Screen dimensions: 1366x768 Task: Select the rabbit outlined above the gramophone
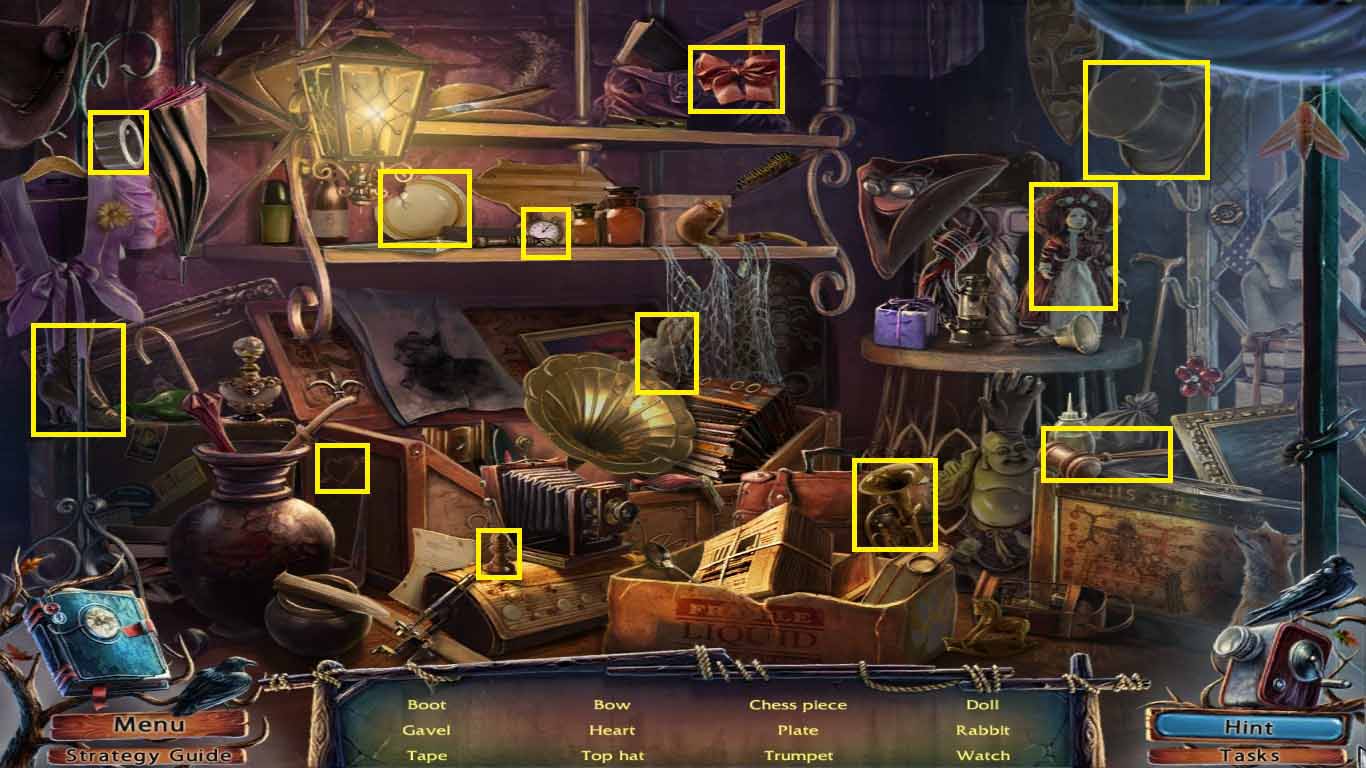[x=666, y=352]
